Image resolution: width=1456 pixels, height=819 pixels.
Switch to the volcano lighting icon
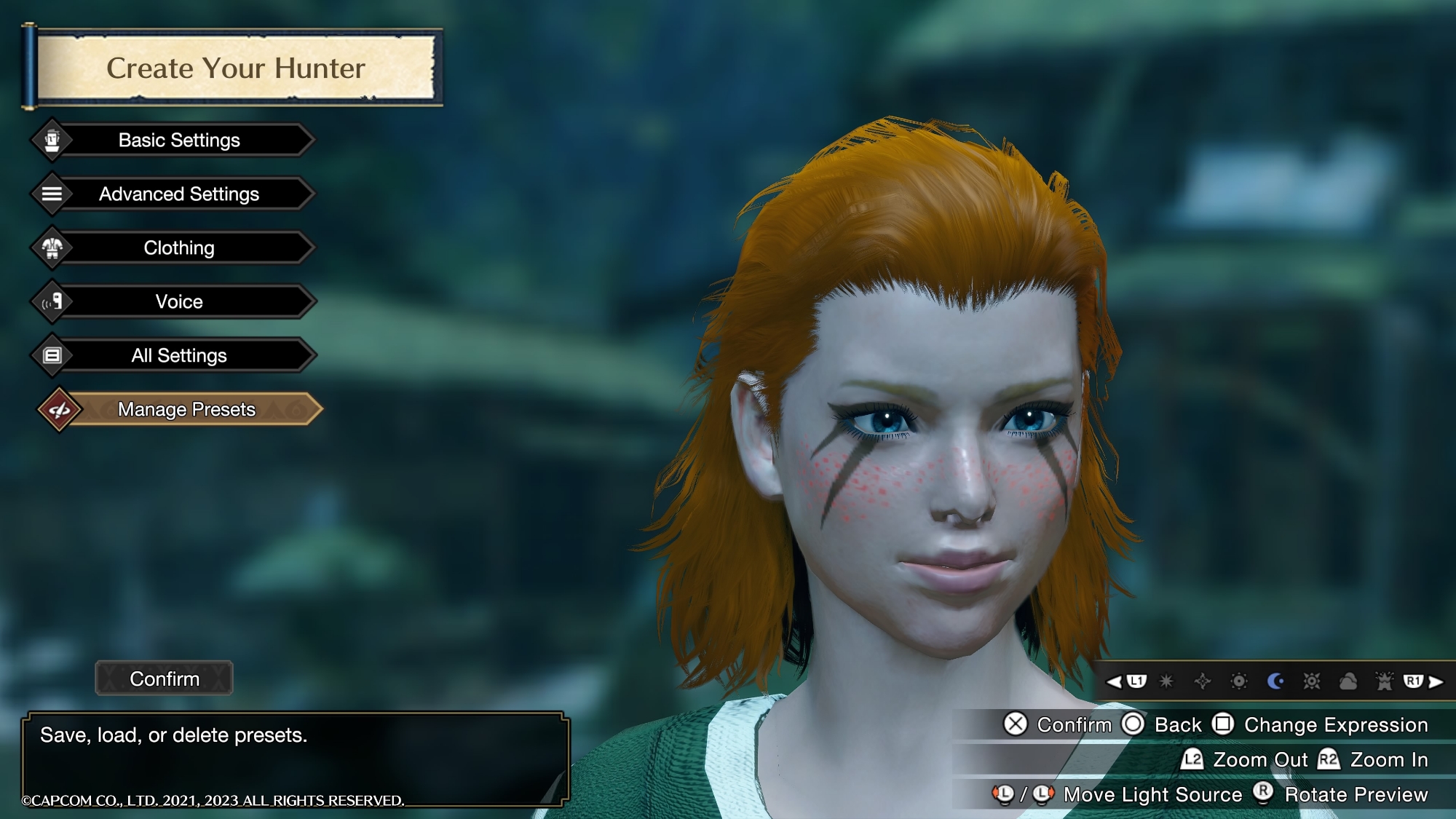pyautogui.click(x=1384, y=681)
